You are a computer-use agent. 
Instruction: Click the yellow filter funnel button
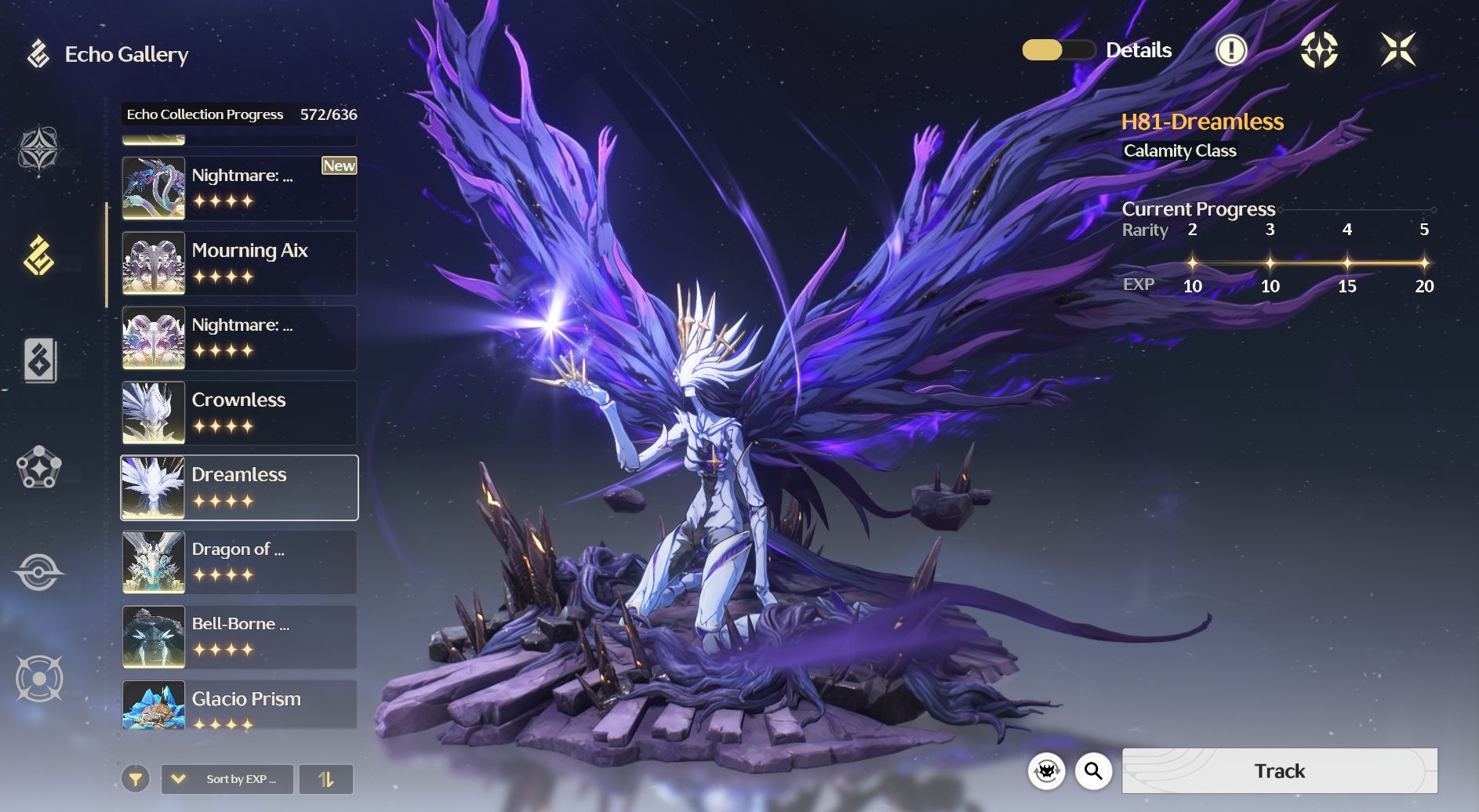click(x=136, y=779)
